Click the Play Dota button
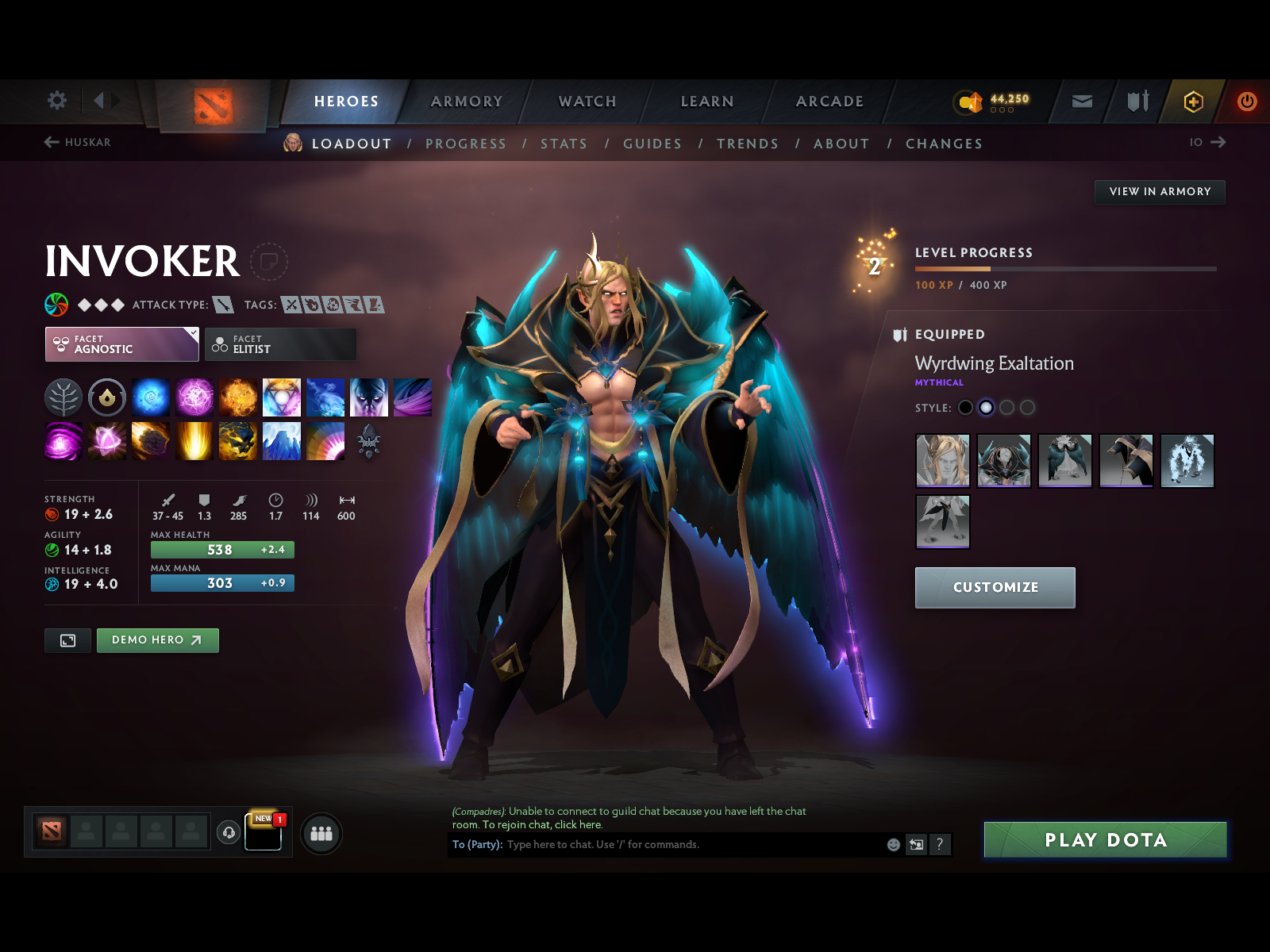Viewport: 1270px width, 952px height. tap(1105, 840)
